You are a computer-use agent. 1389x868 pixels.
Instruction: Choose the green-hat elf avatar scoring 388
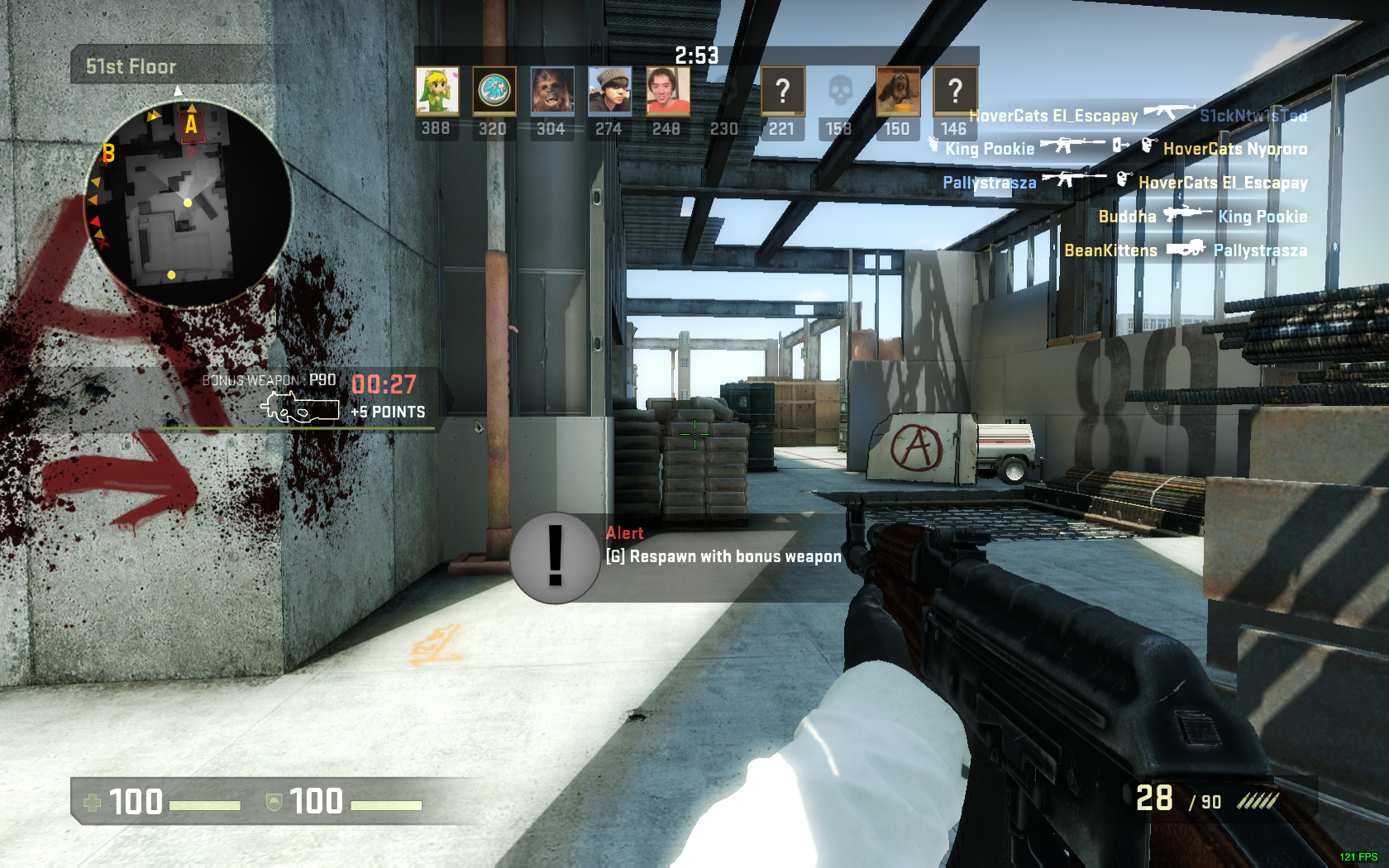pos(437,91)
